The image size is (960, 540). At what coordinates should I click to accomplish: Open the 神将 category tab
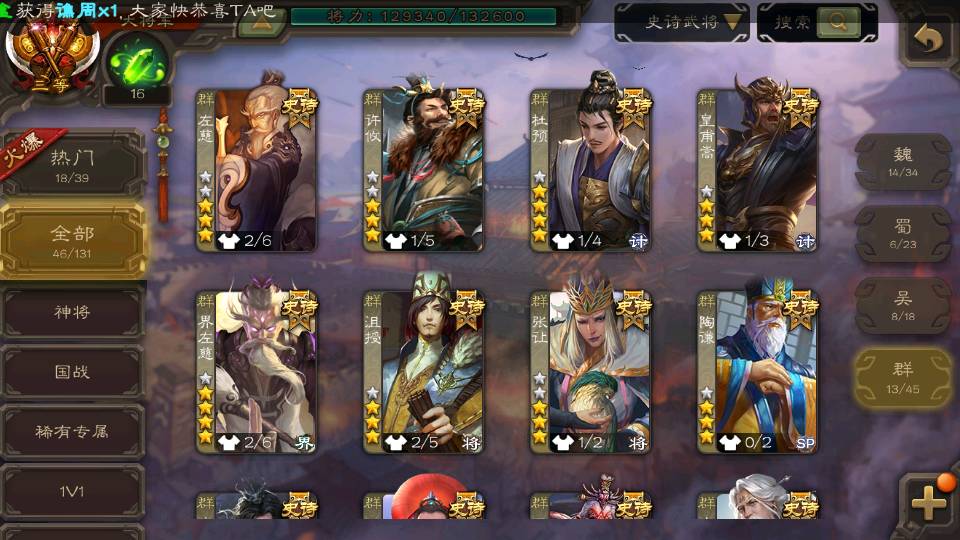coord(72,312)
